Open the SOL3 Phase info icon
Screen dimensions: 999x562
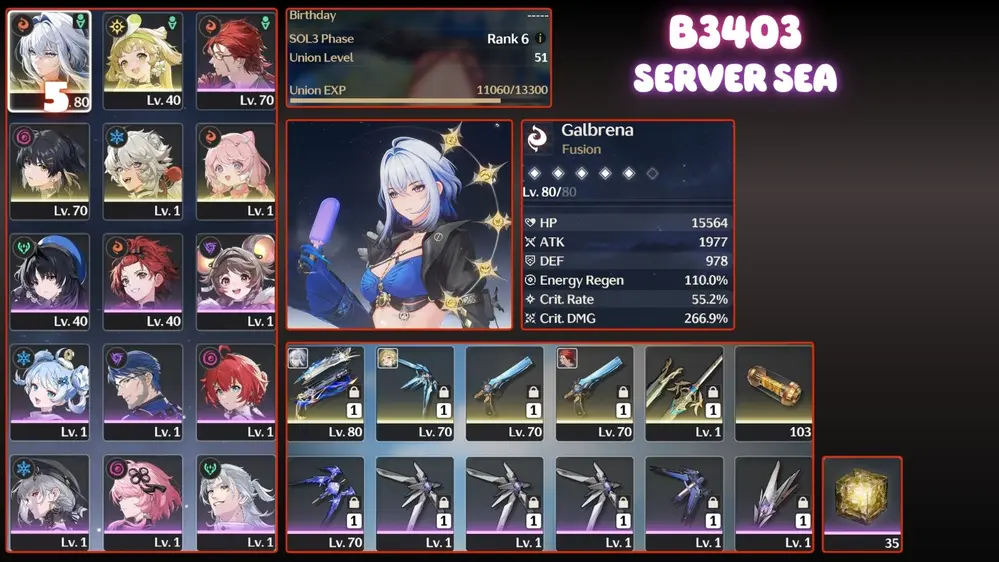tap(540, 39)
